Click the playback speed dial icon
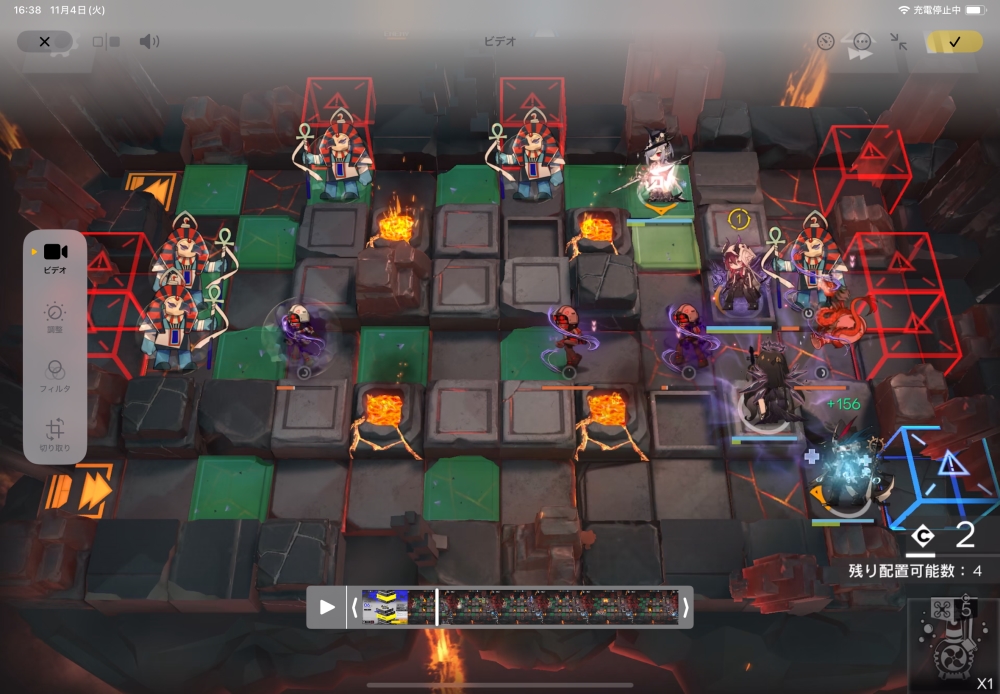 click(825, 42)
